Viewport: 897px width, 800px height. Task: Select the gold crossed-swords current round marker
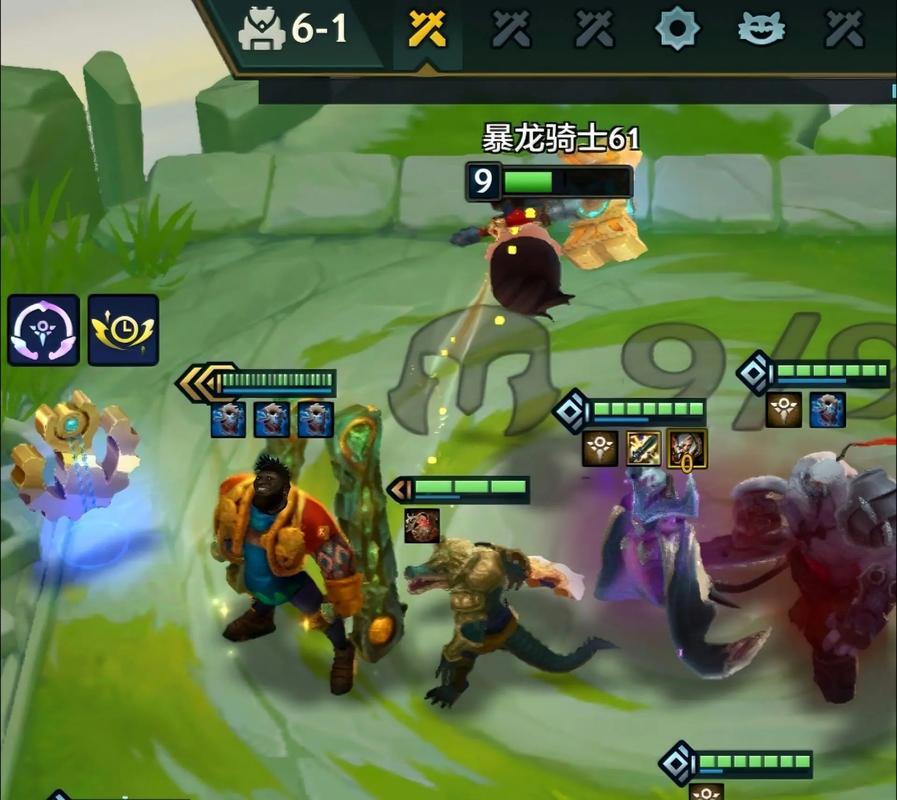tap(427, 31)
